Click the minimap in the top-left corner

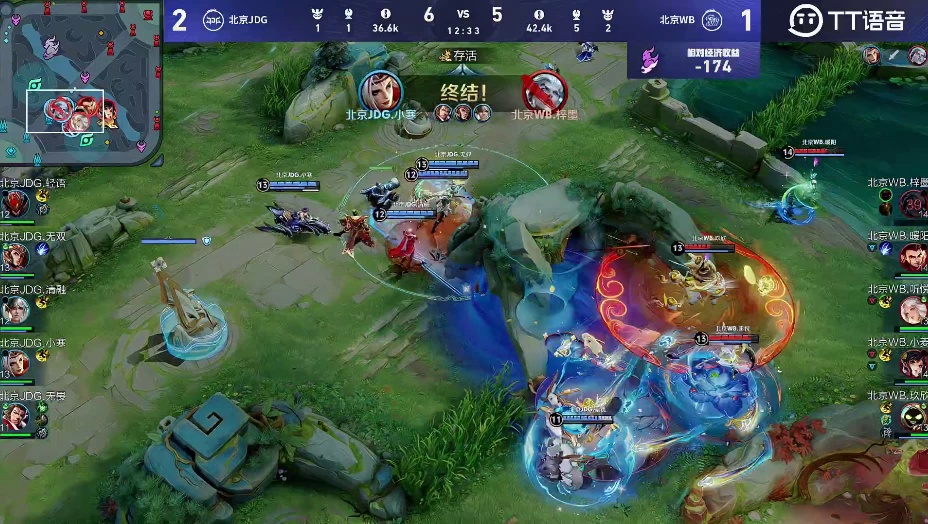[80, 80]
